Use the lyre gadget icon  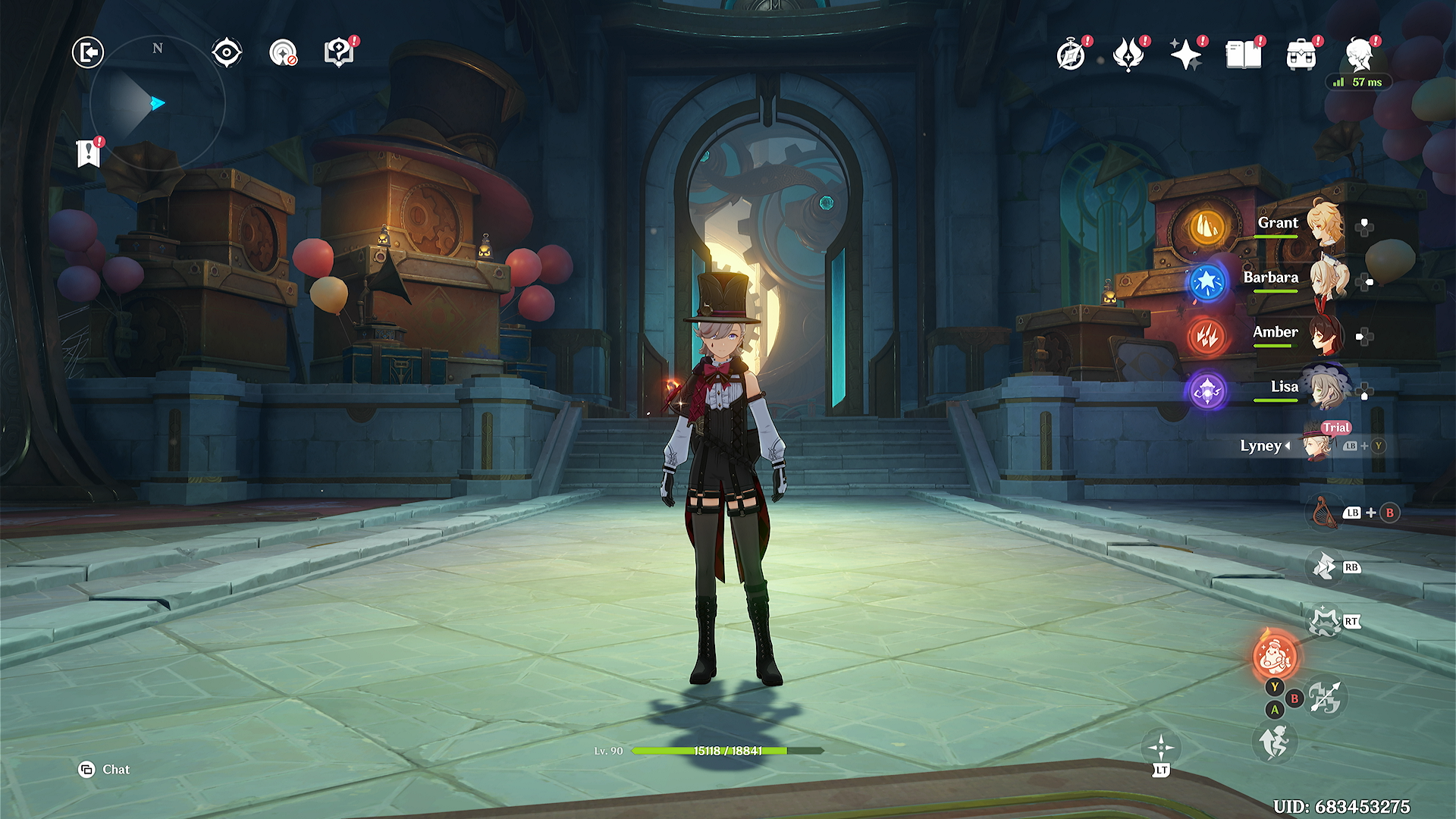[1324, 513]
